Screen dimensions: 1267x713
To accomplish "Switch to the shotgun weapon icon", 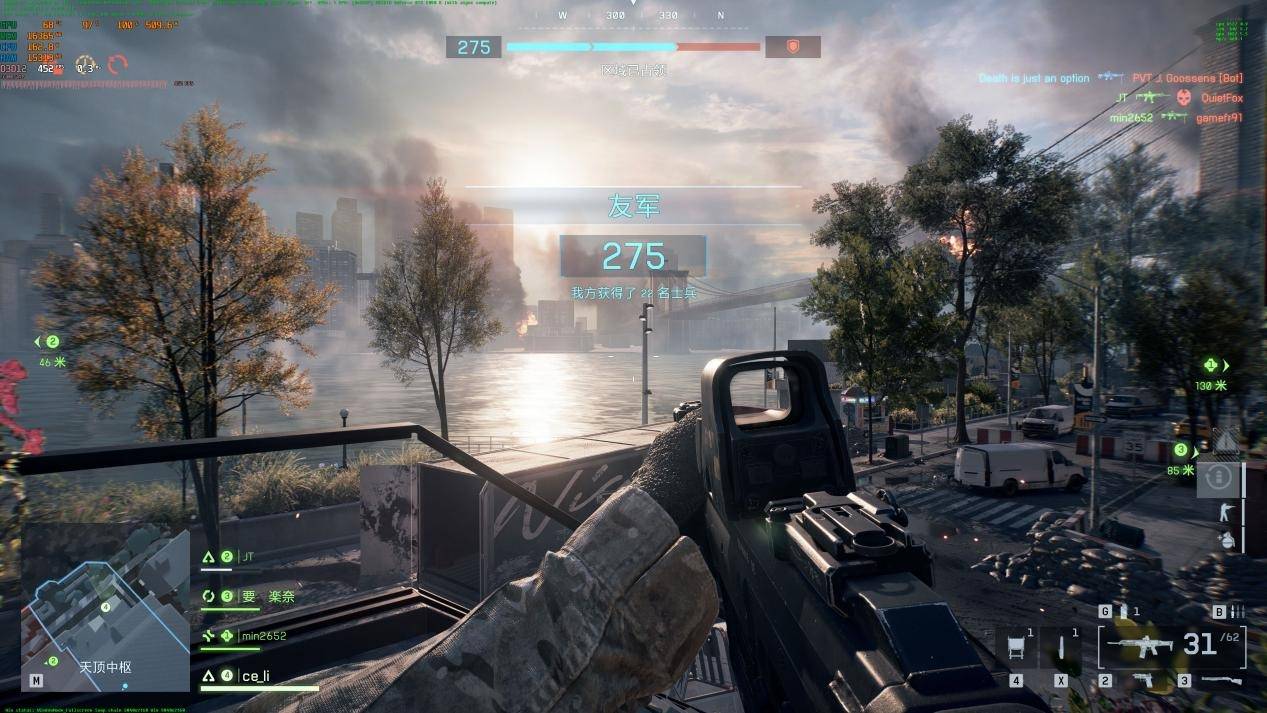I will click(x=1220, y=681).
